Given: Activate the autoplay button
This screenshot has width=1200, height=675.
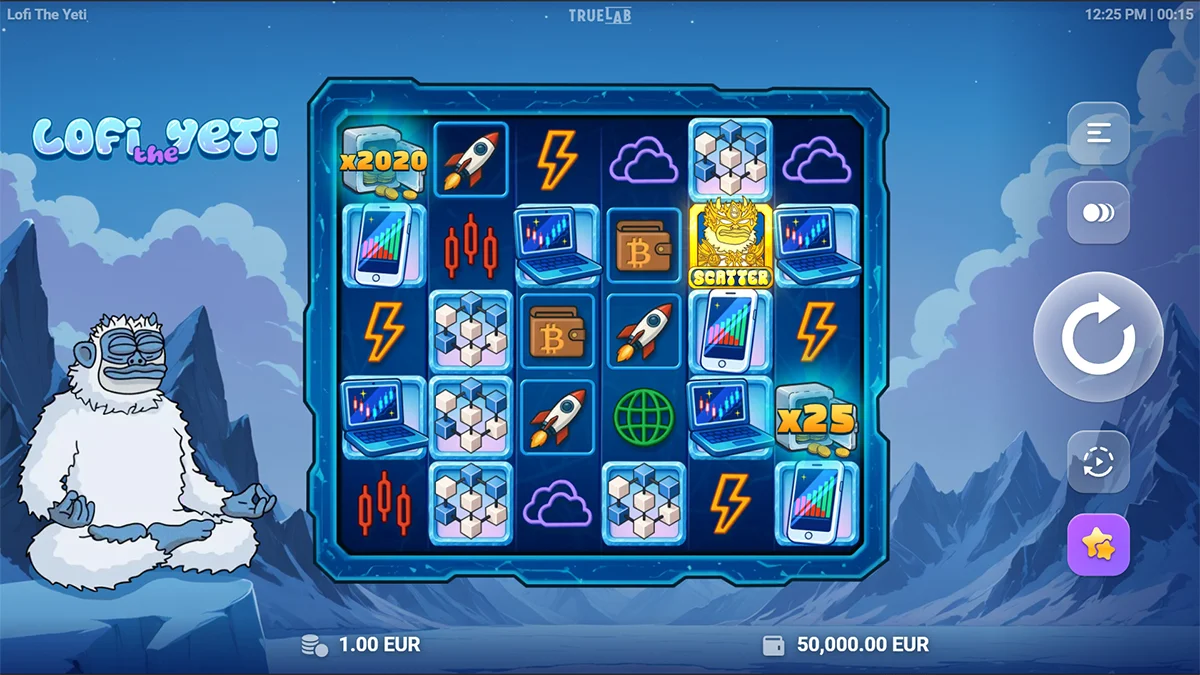Looking at the screenshot, I should click(x=1098, y=462).
